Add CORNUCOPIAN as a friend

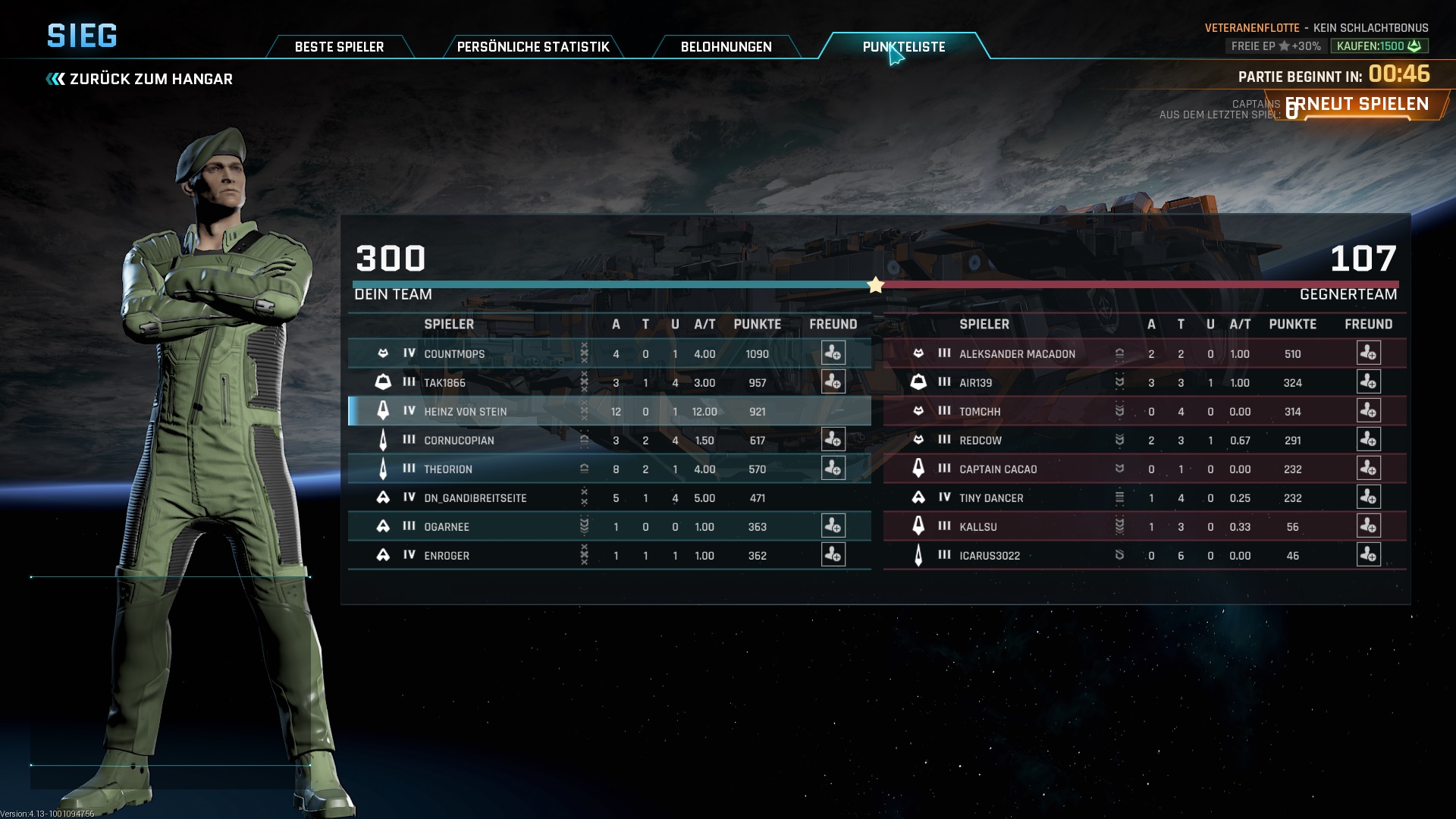tap(833, 440)
